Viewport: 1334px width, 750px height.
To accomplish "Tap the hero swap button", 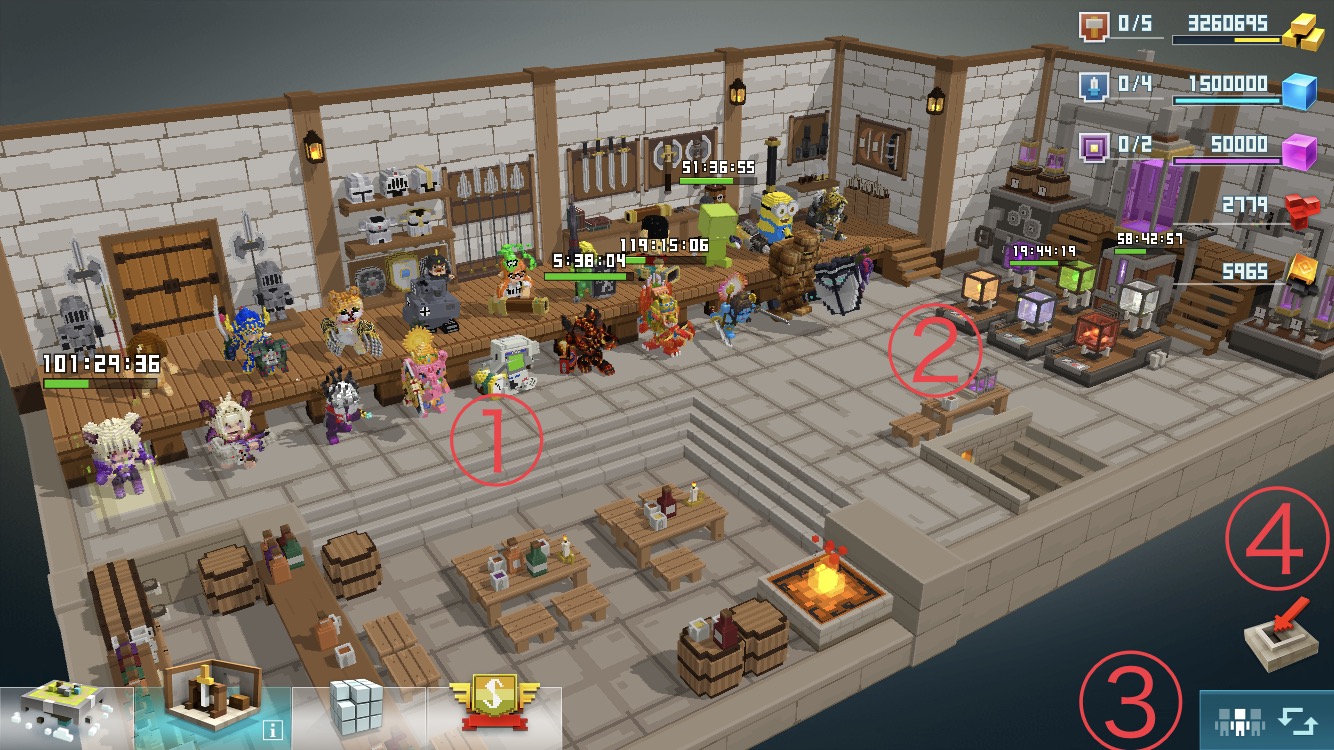I will click(x=1267, y=720).
